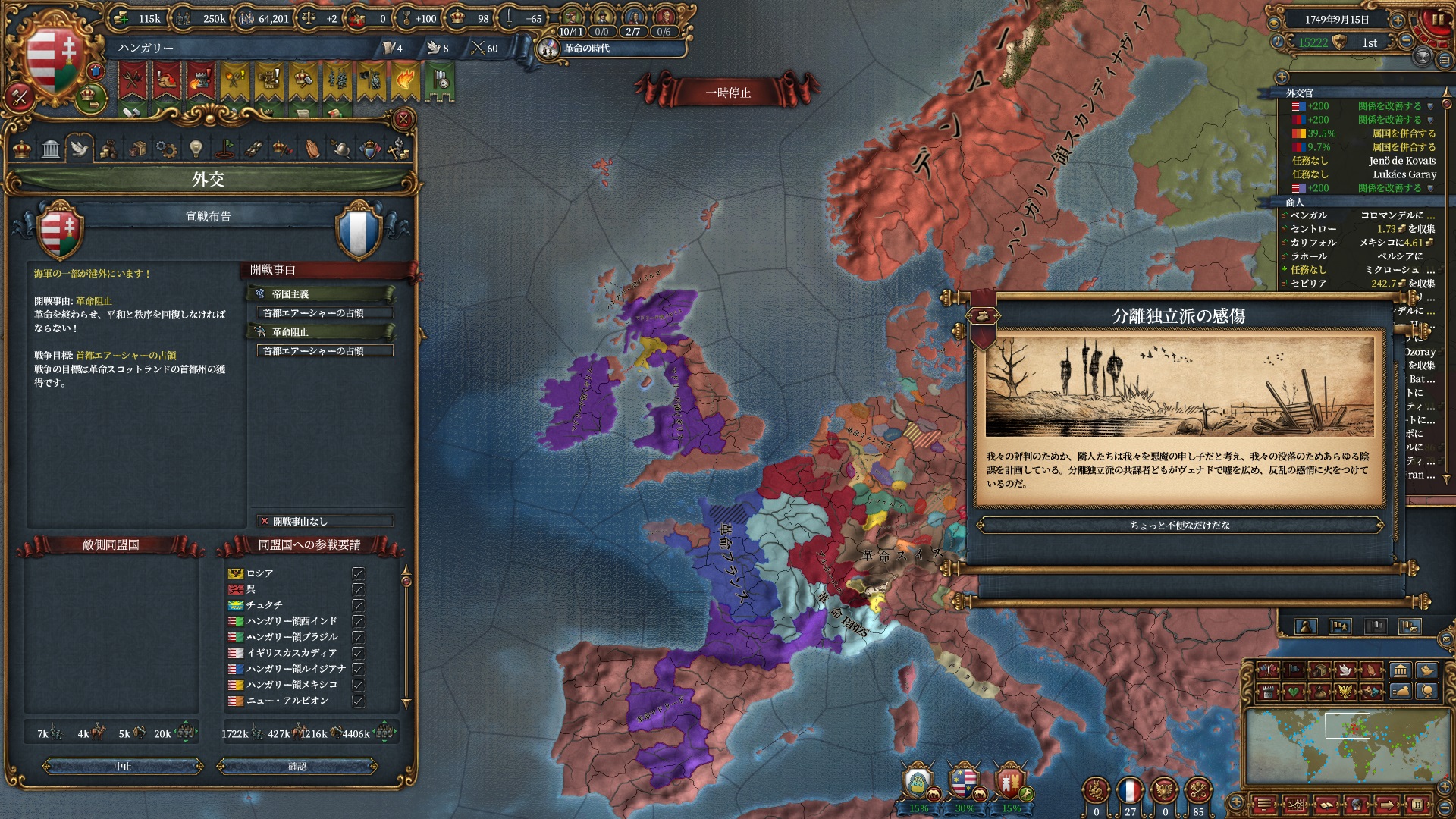This screenshot has width=1456, height=819.
Task: Open the Hungary coat of arms shield
Action: (52, 61)
